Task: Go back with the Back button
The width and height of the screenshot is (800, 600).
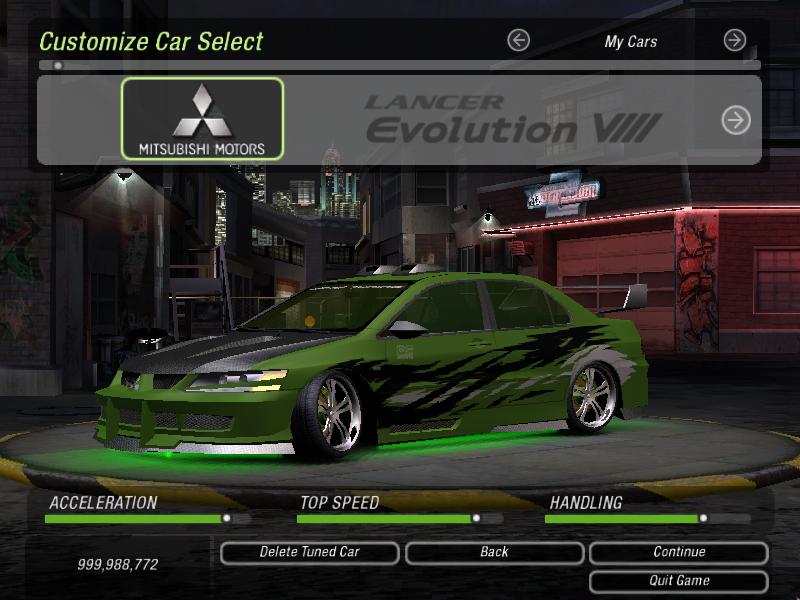Action: click(494, 552)
